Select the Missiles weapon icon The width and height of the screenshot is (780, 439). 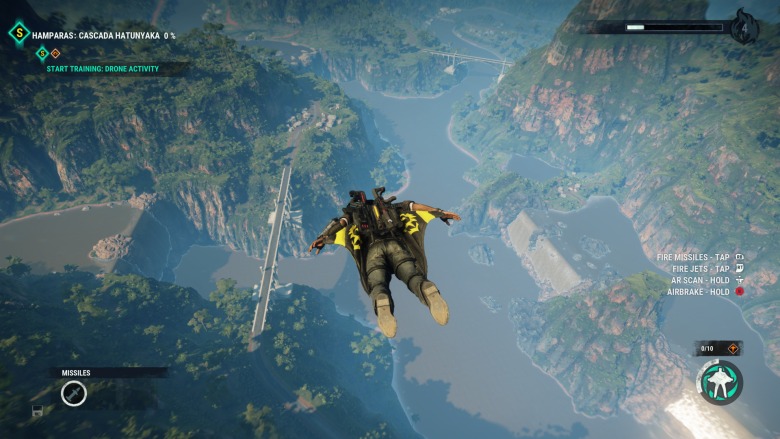73,394
